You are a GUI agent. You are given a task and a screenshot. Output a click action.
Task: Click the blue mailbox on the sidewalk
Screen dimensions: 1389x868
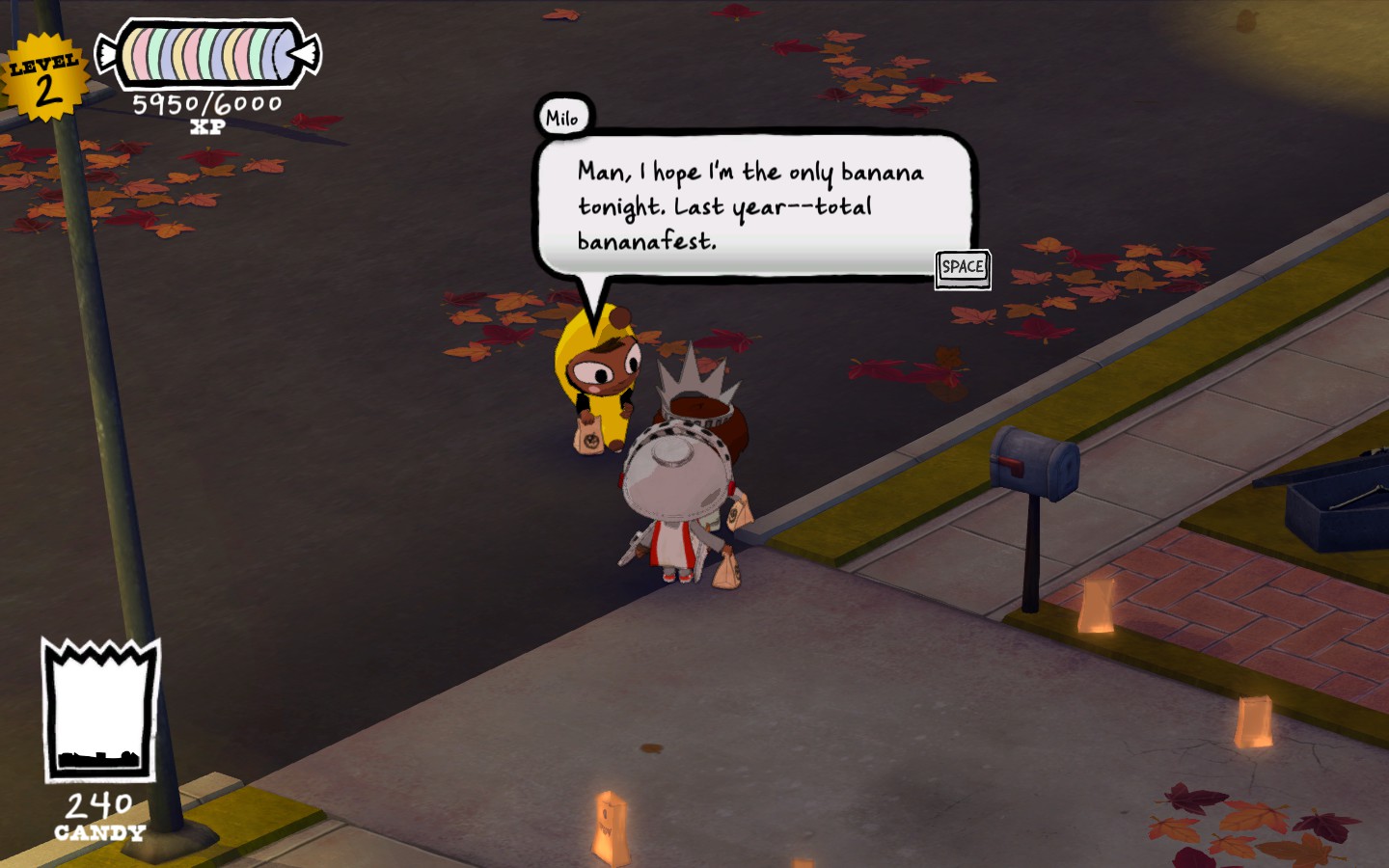coord(1032,463)
